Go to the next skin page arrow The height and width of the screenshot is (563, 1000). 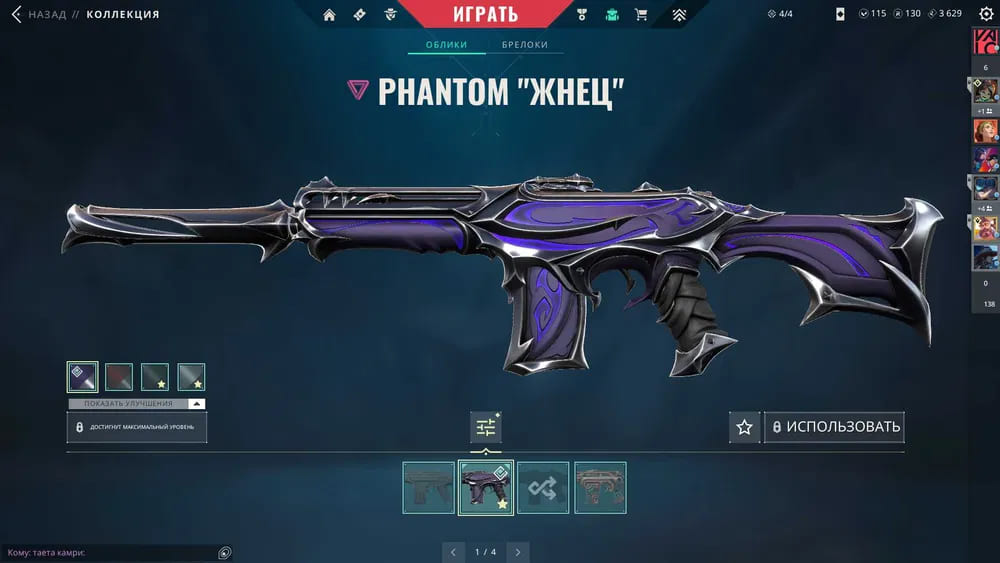click(517, 551)
